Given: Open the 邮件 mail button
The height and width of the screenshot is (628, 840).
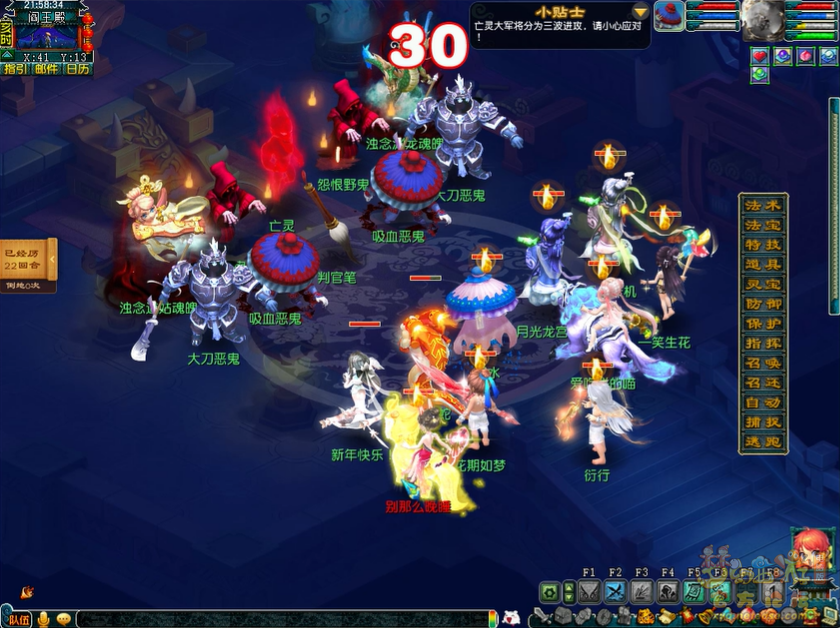Looking at the screenshot, I should tap(46, 69).
